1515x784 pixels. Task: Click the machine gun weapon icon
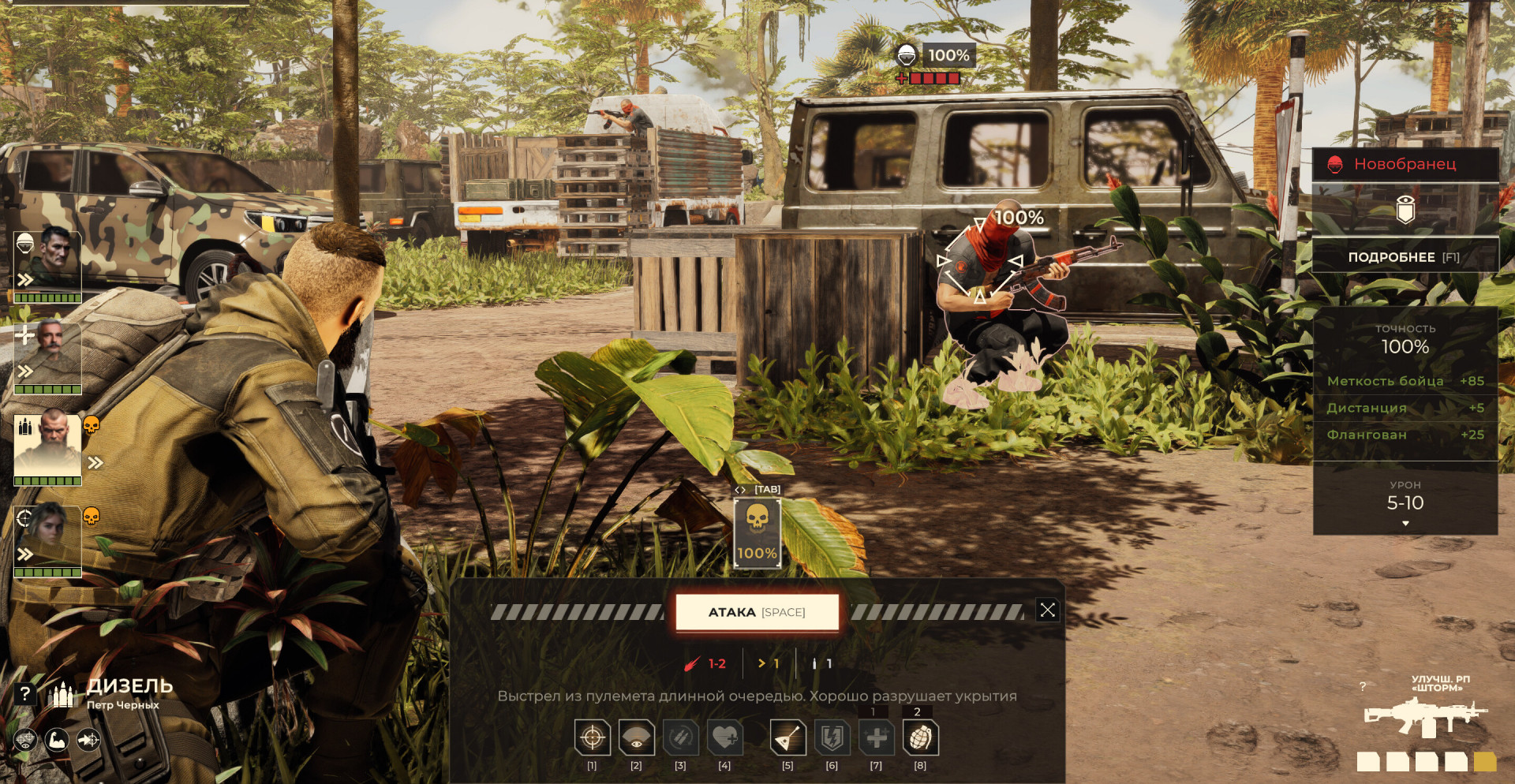click(x=1424, y=717)
